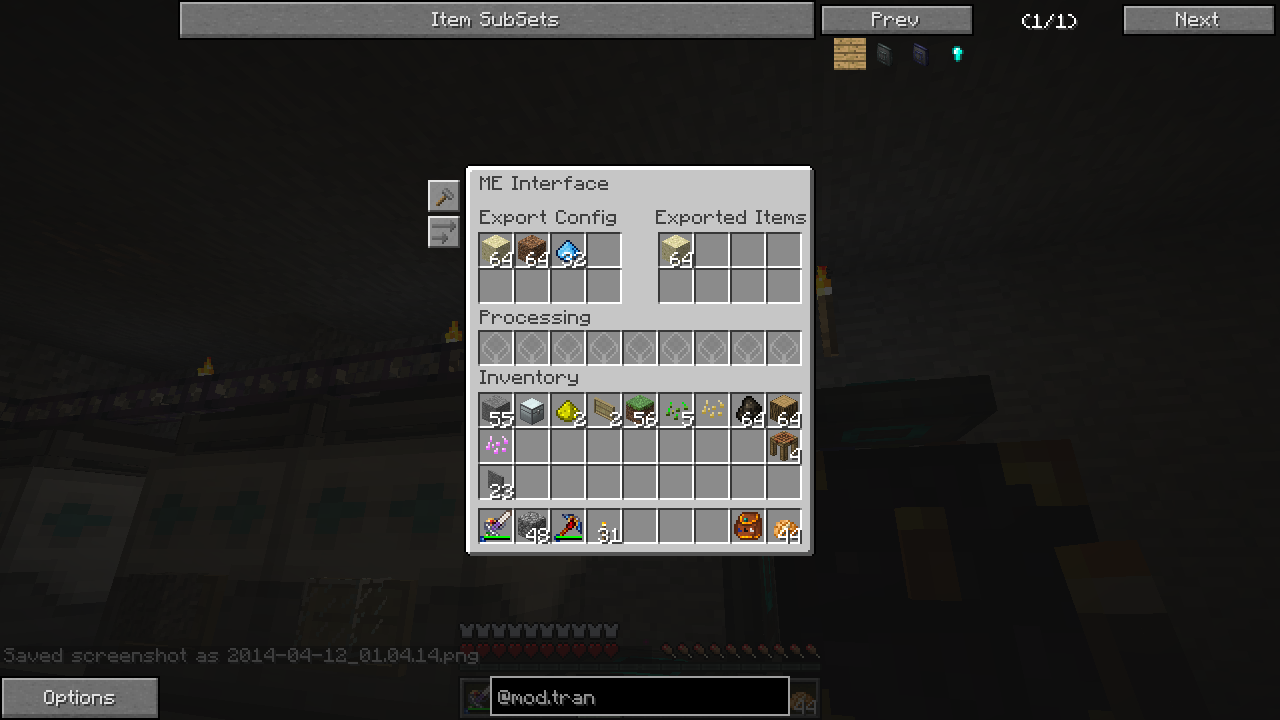Focus the item search text box
This screenshot has height=720, width=1280.
pyautogui.click(x=639, y=697)
